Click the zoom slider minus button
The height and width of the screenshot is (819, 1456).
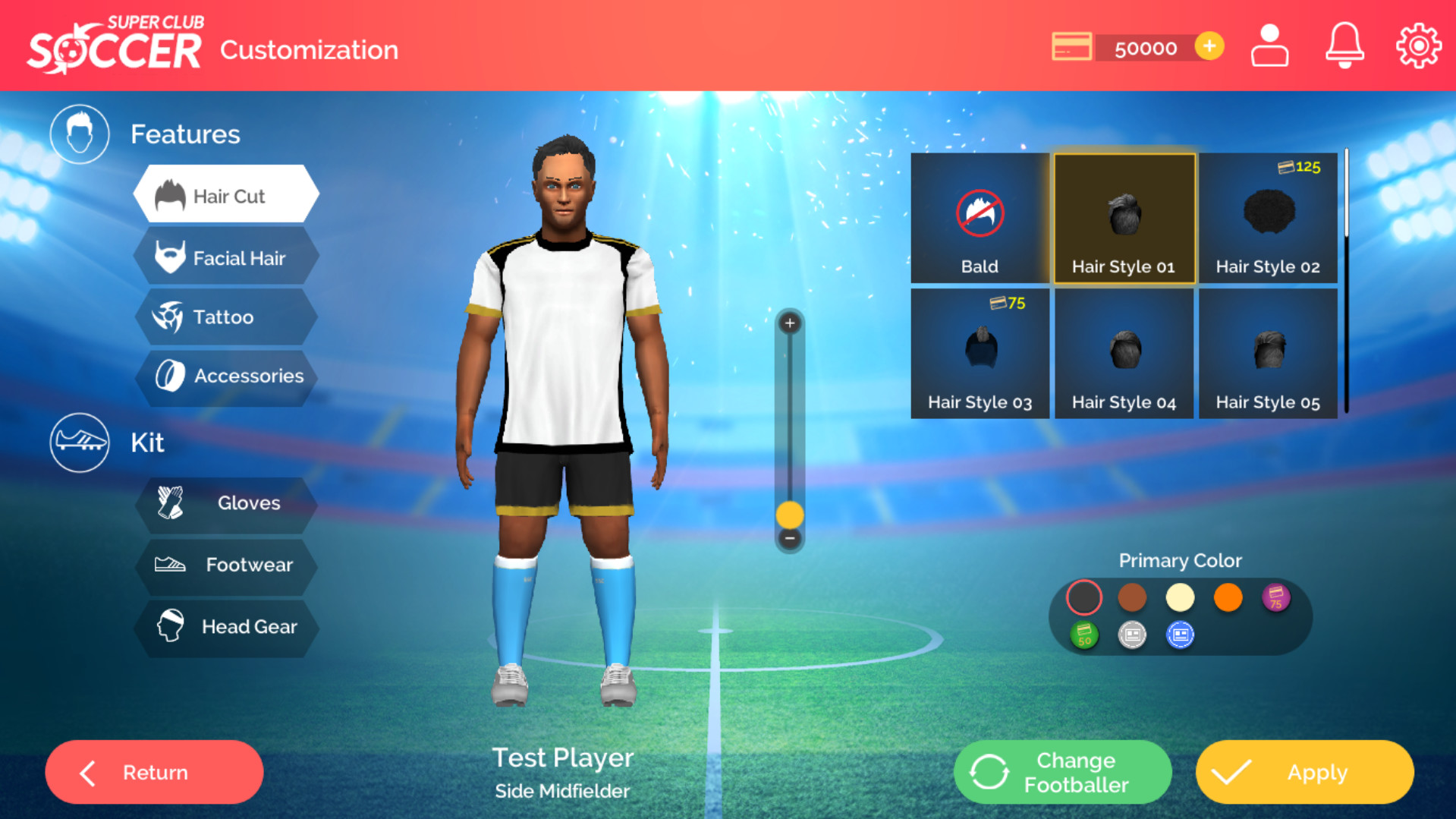click(790, 539)
